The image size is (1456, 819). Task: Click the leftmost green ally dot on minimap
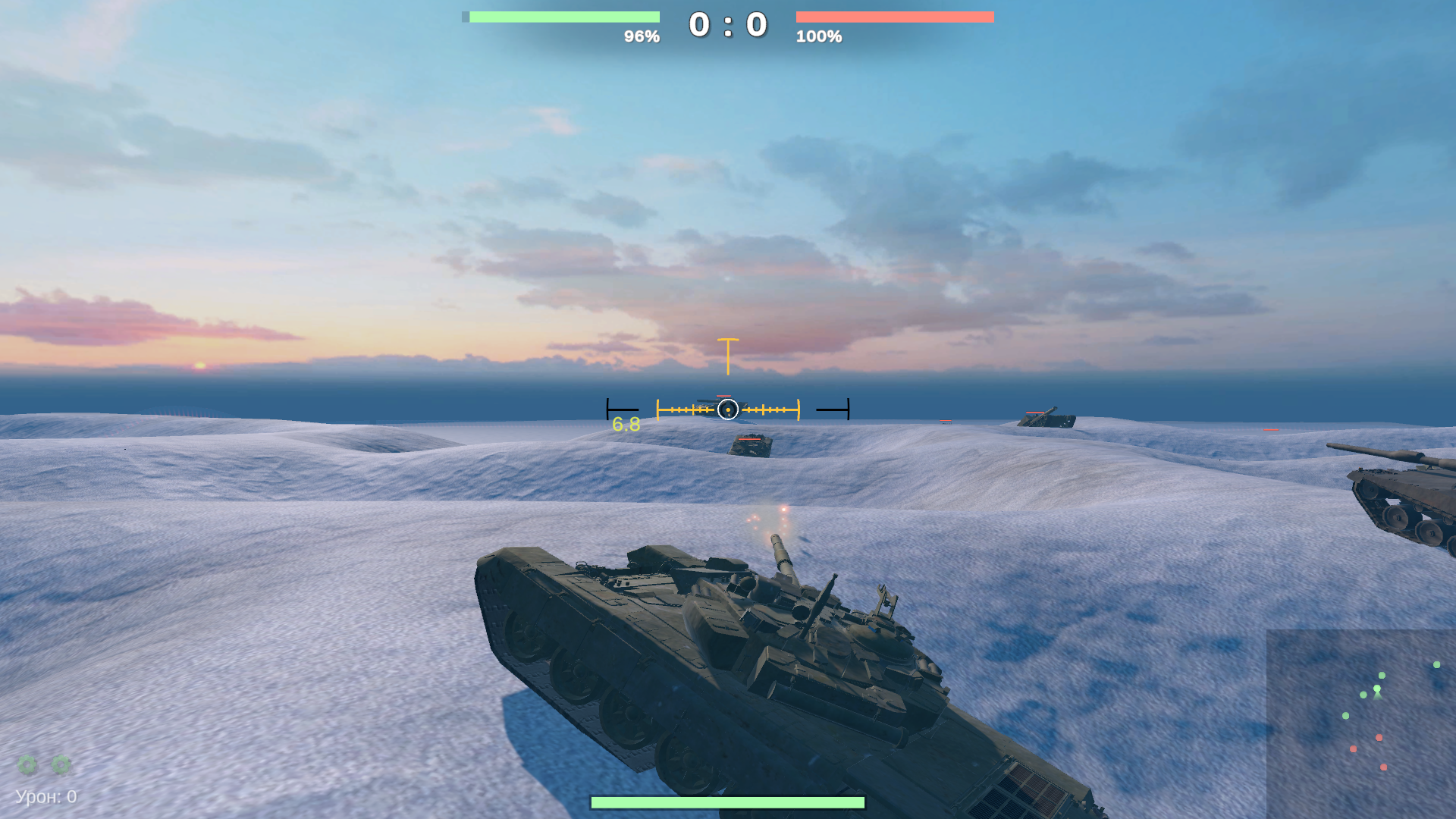point(1345,715)
